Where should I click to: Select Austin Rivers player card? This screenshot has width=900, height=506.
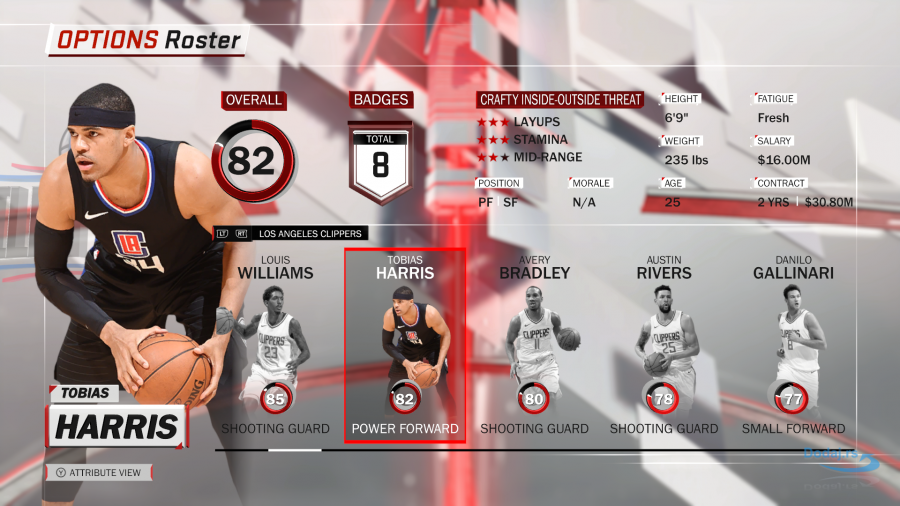pyautogui.click(x=663, y=346)
